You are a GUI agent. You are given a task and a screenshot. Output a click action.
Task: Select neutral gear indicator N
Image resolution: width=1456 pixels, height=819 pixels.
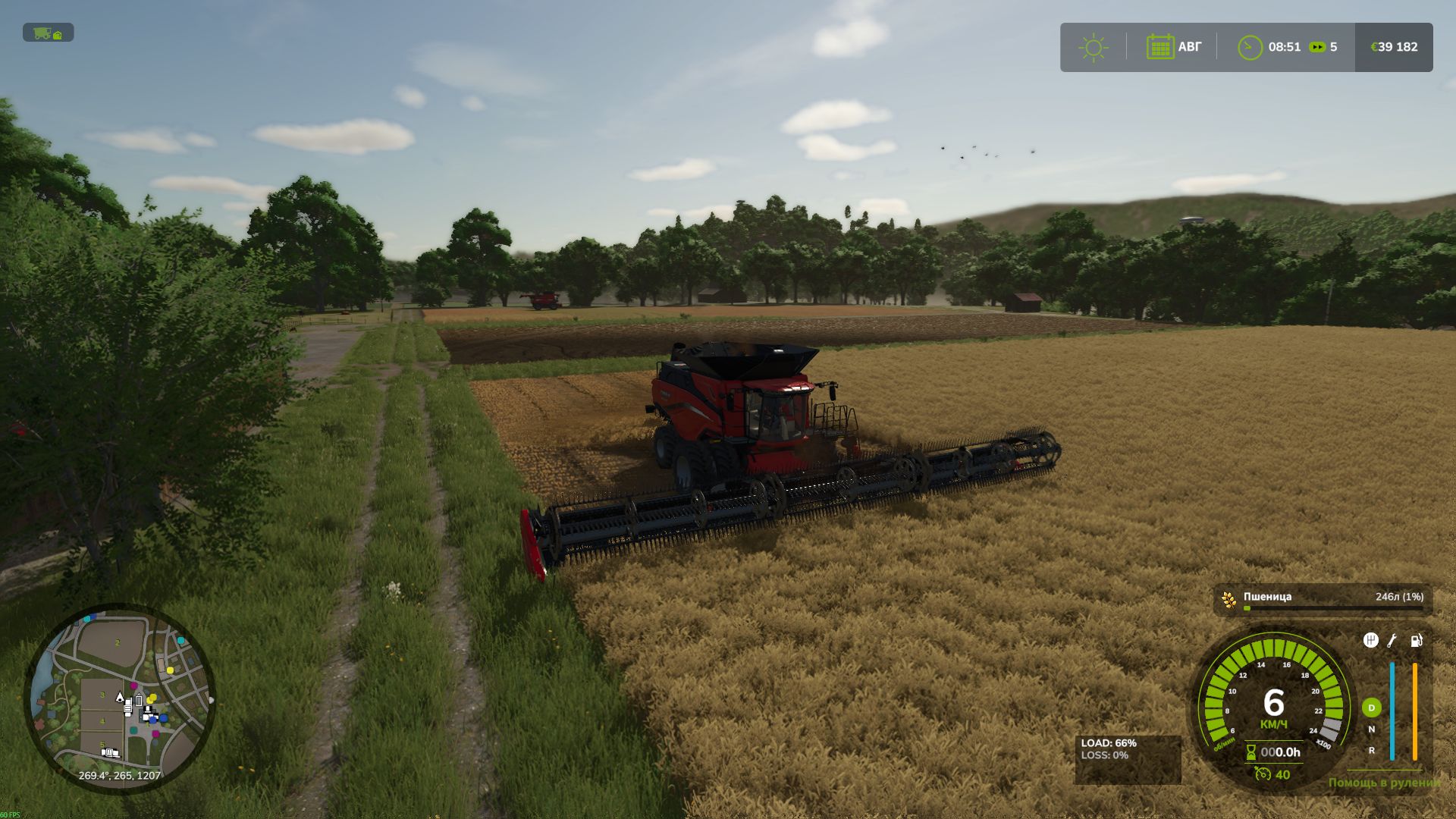(x=1371, y=728)
